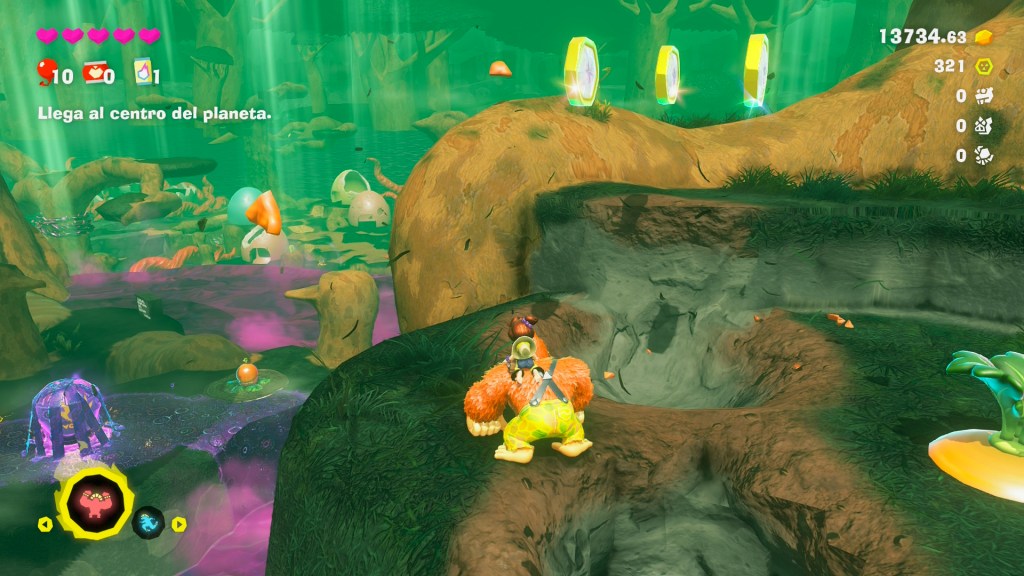Click the yellow hexagonal banana chip icon
The width and height of the screenshot is (1024, 576).
point(984,66)
